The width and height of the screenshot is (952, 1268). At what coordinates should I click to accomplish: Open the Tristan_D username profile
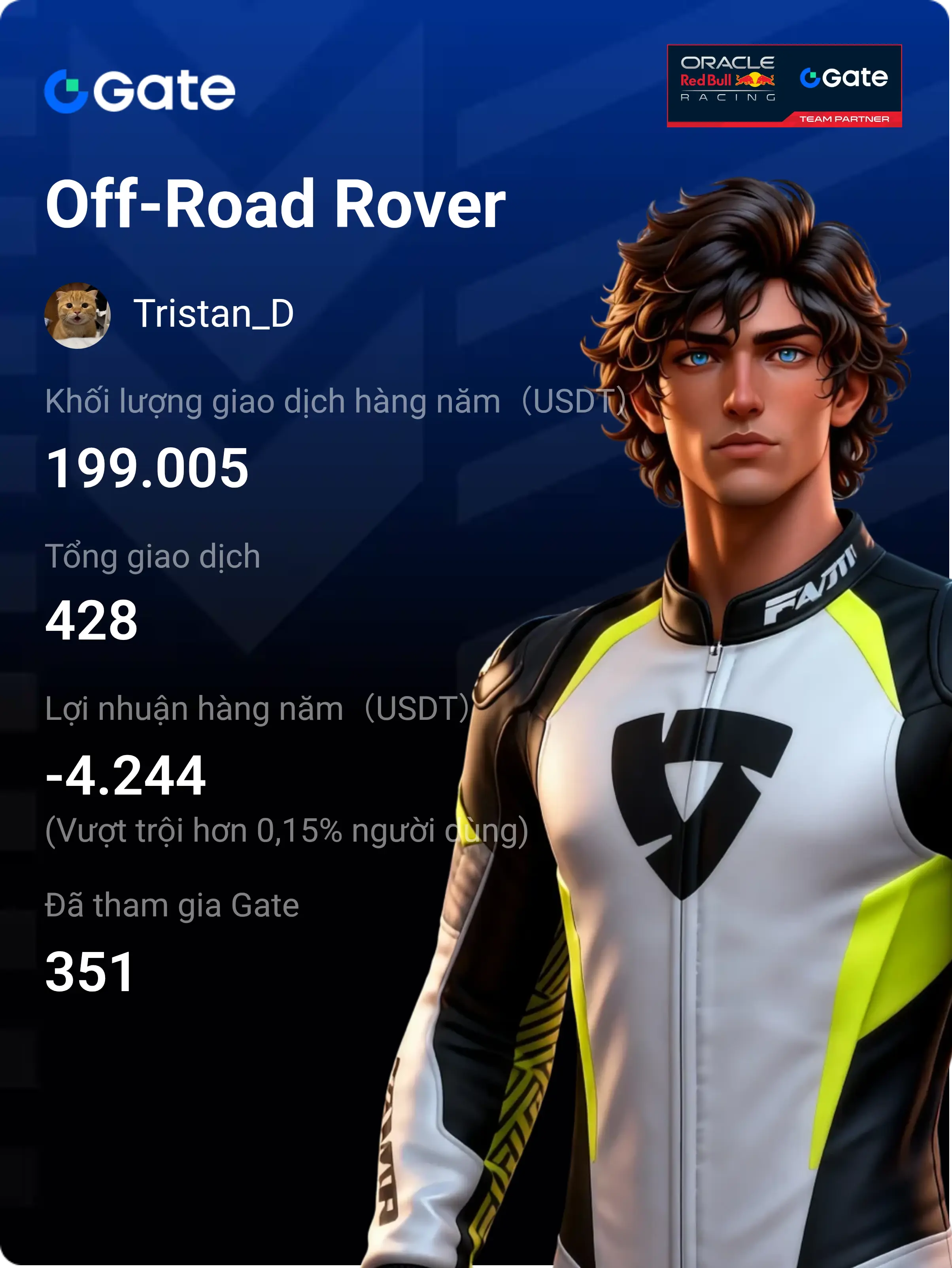point(213,314)
